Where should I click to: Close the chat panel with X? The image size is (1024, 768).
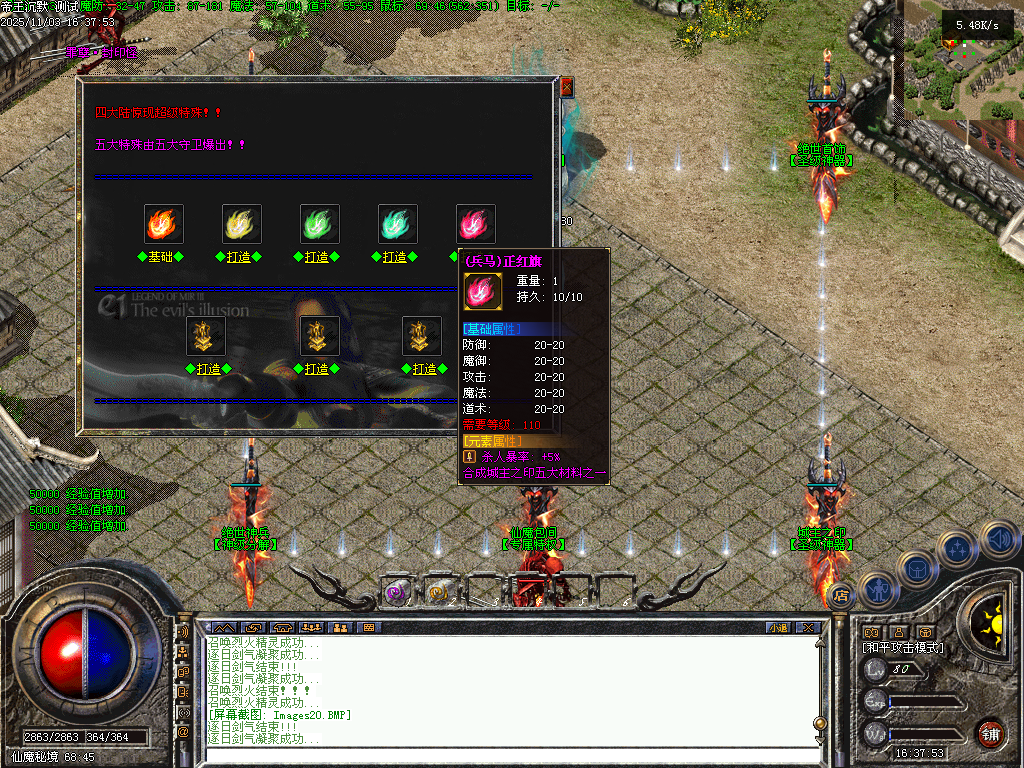point(807,627)
